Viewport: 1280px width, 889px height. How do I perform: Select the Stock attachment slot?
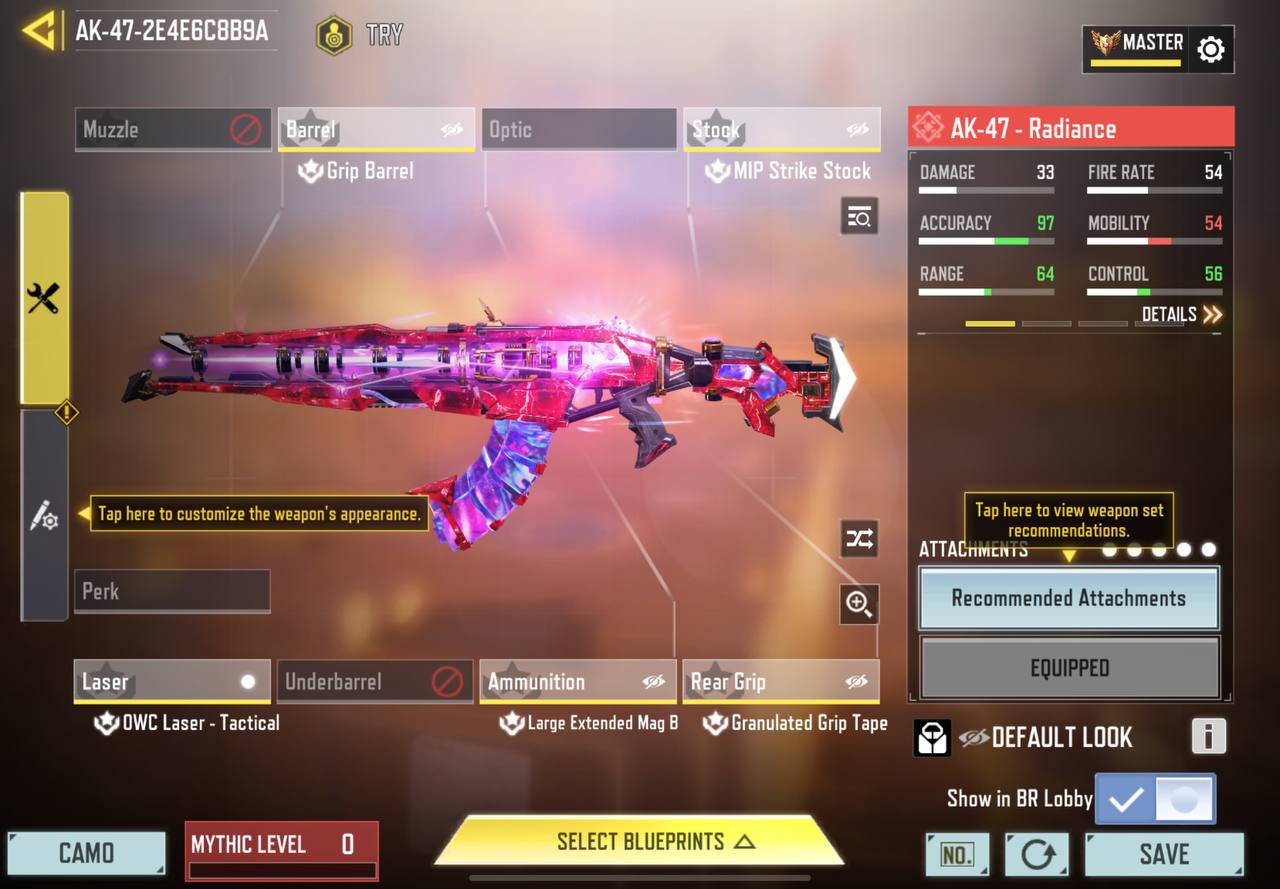click(x=781, y=130)
